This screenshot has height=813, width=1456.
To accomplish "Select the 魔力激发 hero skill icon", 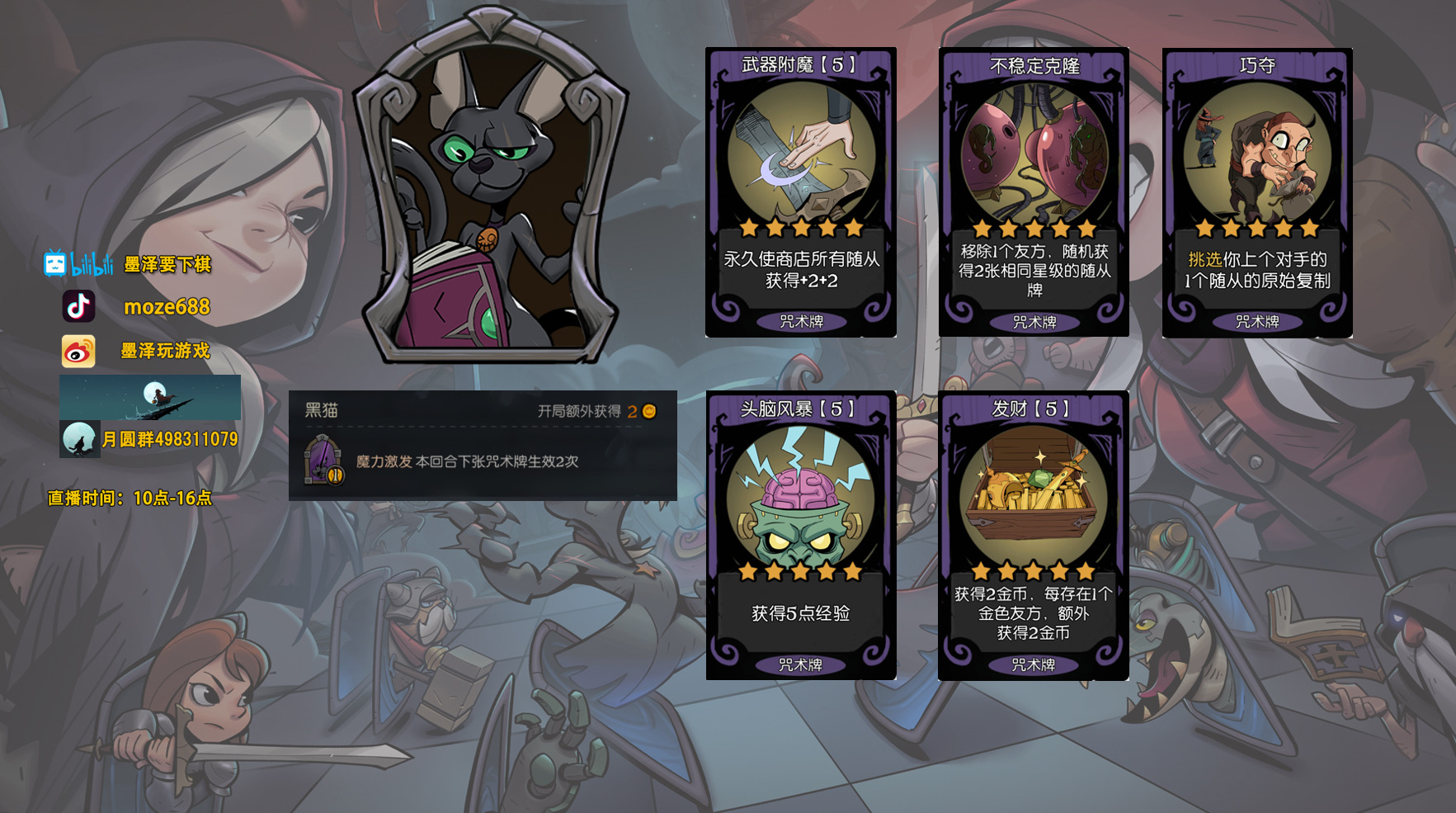I will (x=323, y=461).
